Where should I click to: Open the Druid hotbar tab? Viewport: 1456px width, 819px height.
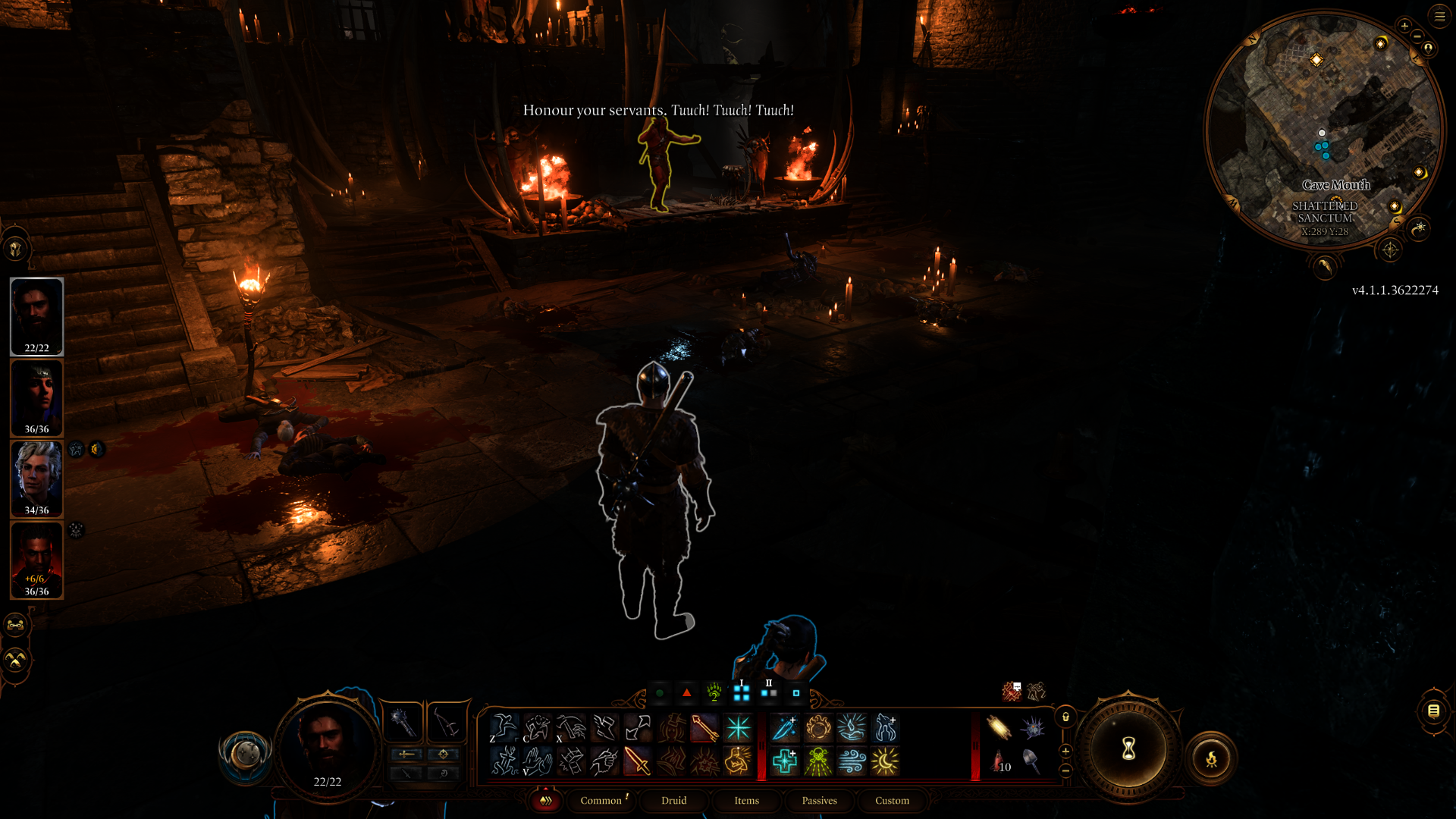673,801
